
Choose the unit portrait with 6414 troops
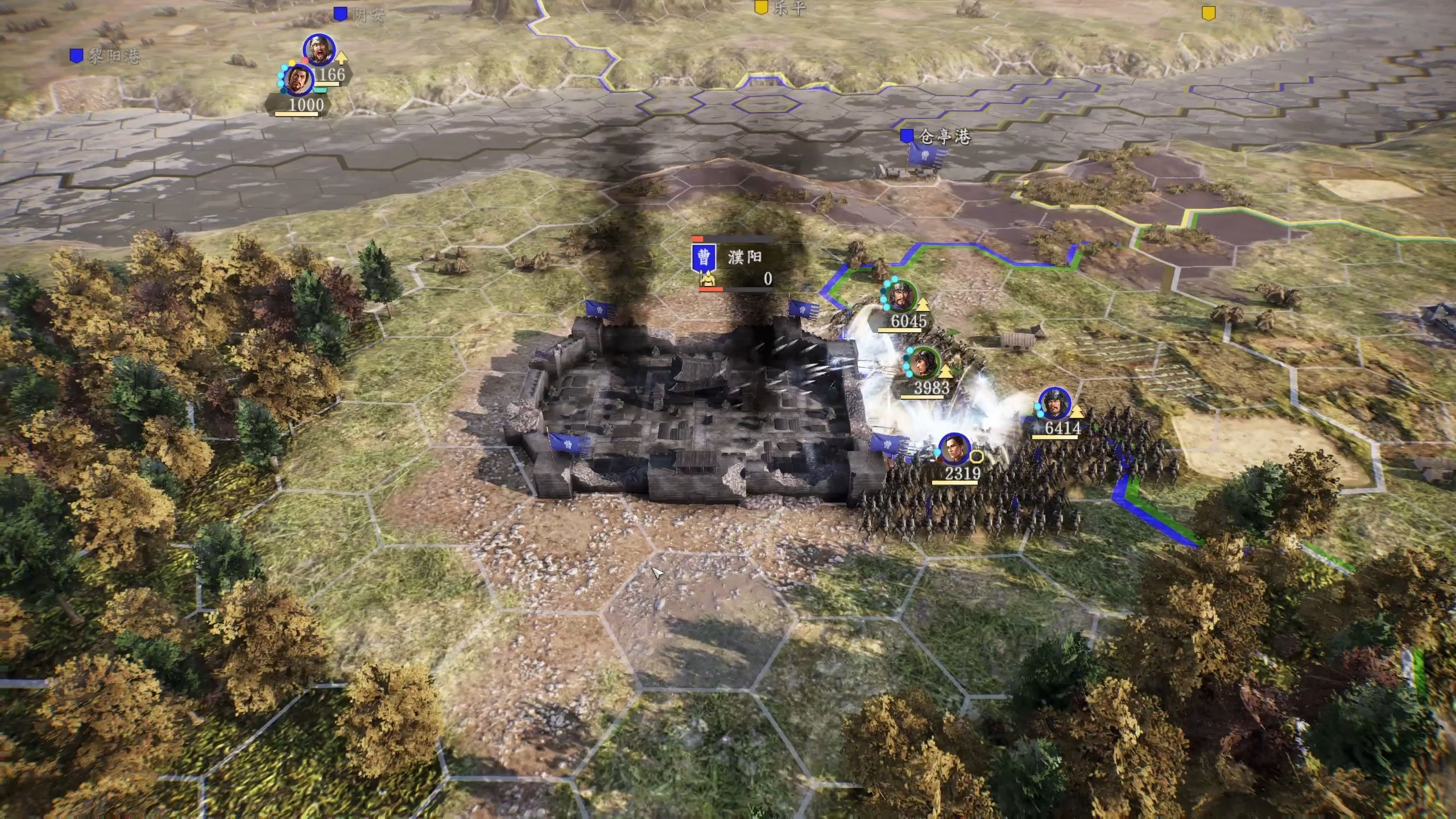[x=1055, y=404]
